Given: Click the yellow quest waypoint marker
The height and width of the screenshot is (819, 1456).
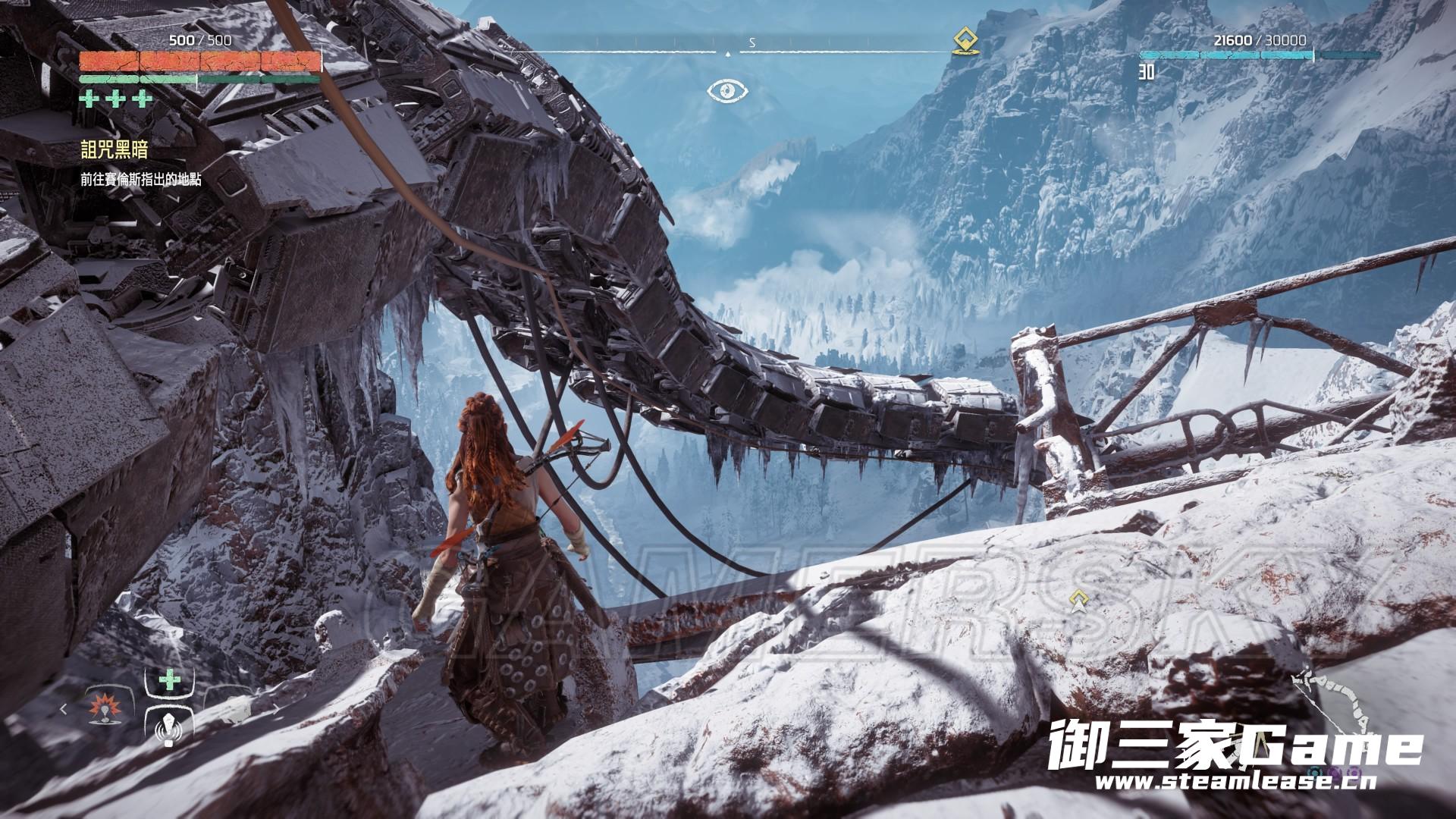Looking at the screenshot, I should pos(1077,601).
